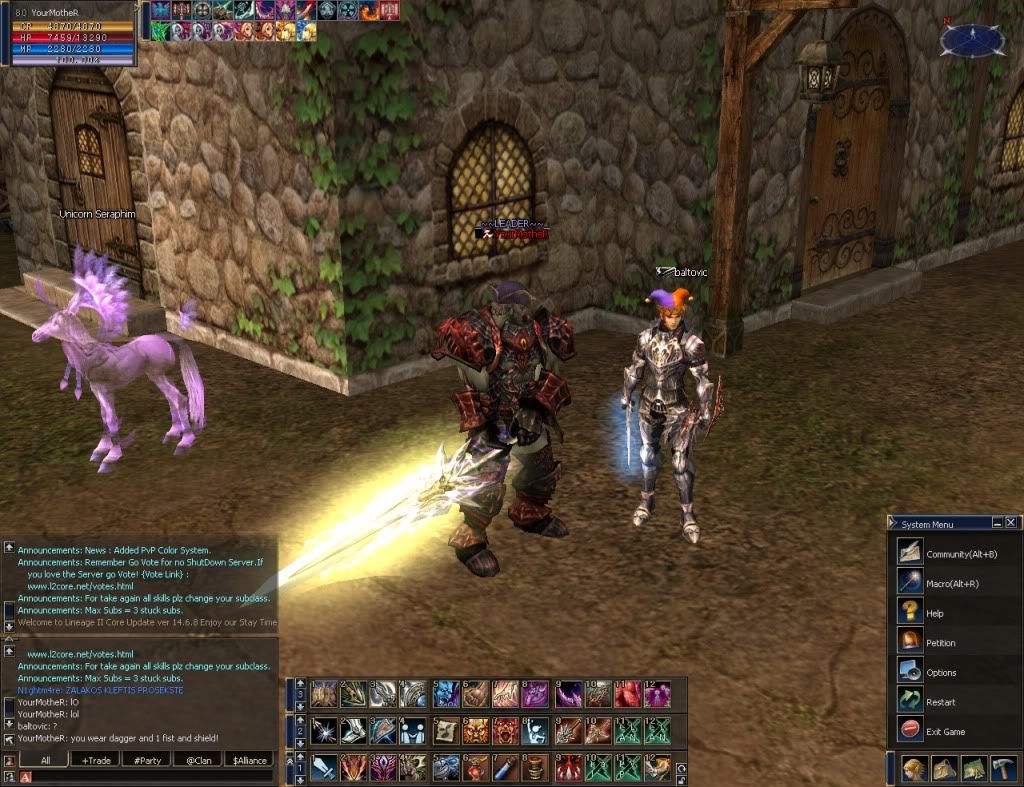This screenshot has height=787, width=1024.
Task: Show the All chat tab
Action: [45, 760]
